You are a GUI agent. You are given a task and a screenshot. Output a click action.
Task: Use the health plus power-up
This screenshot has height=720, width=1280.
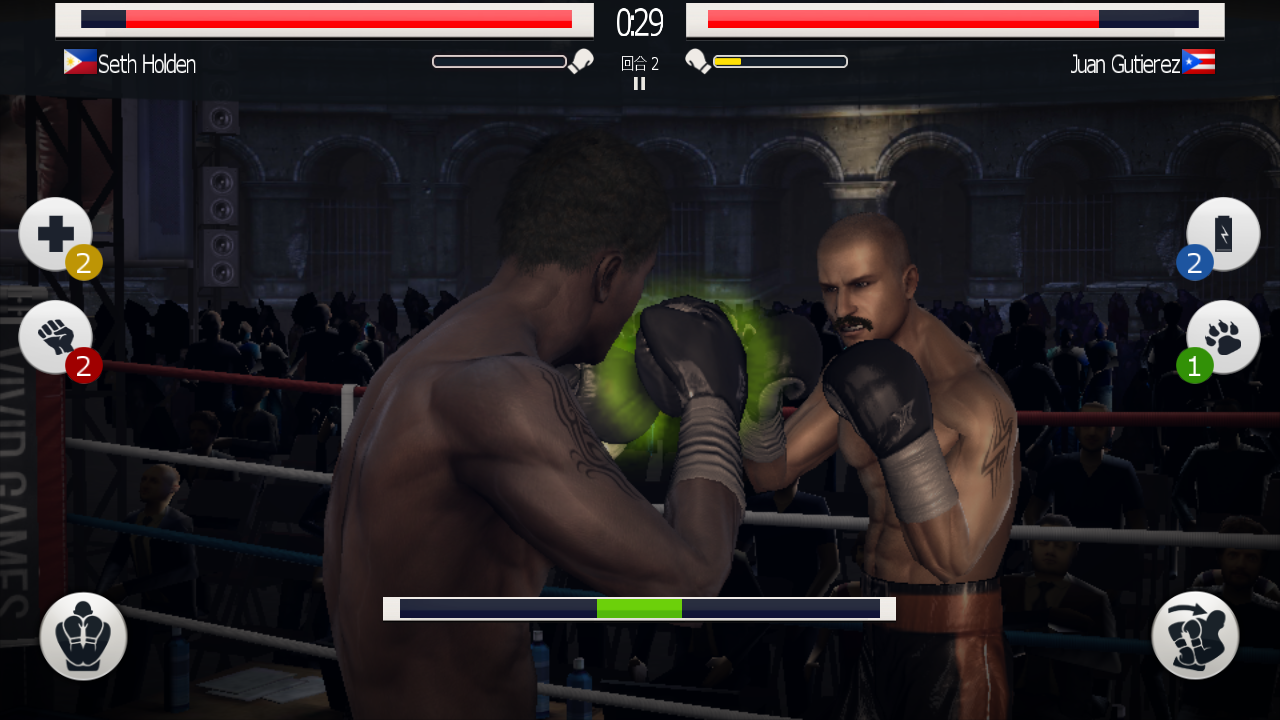tap(55, 234)
